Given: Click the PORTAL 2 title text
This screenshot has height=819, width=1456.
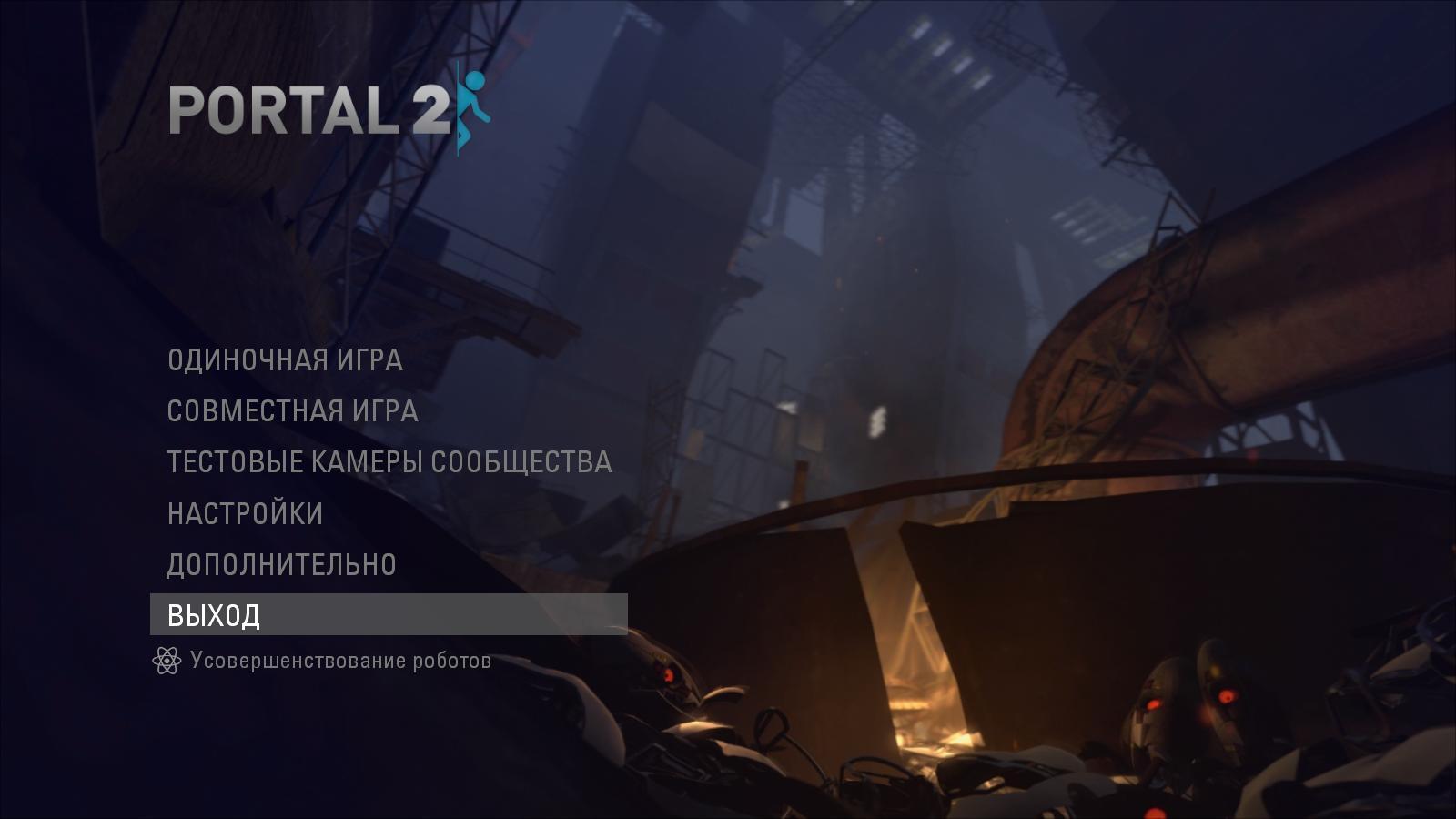Looking at the screenshot, I should point(309,109).
